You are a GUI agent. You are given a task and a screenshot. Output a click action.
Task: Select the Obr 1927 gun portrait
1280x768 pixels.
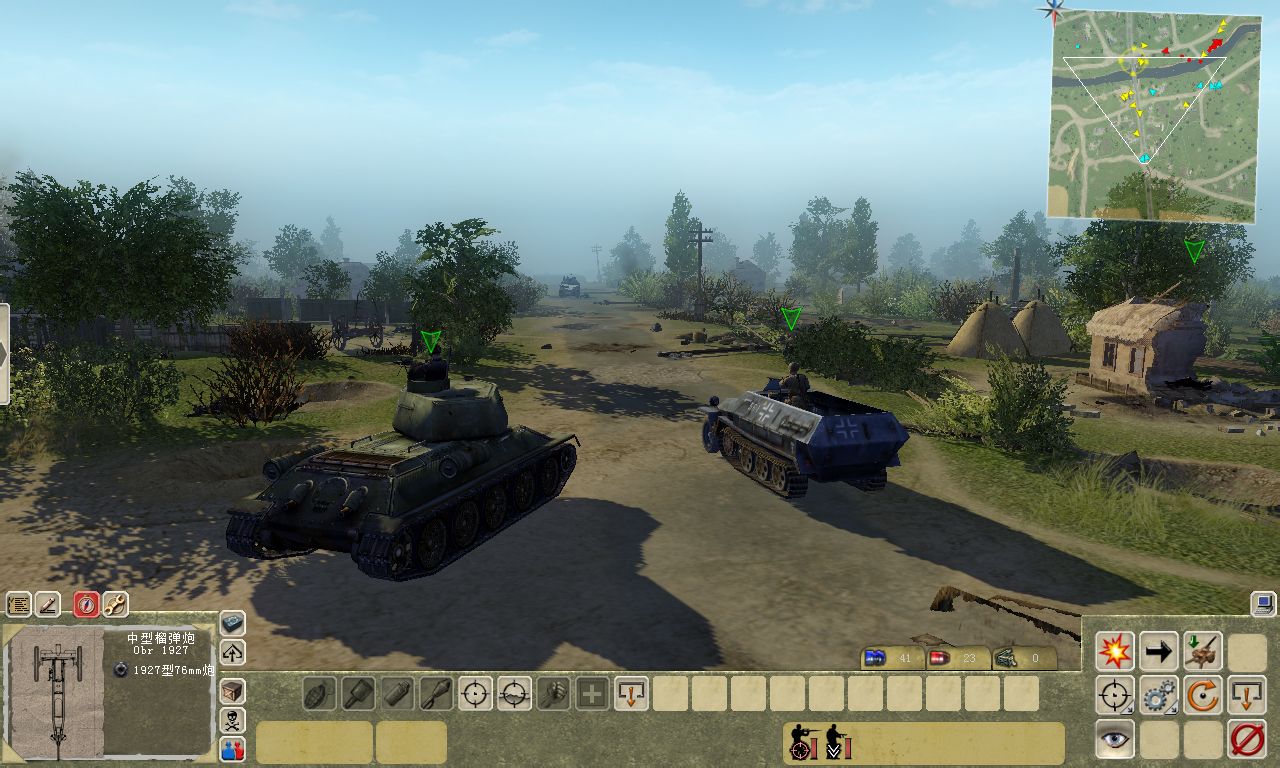[56, 692]
